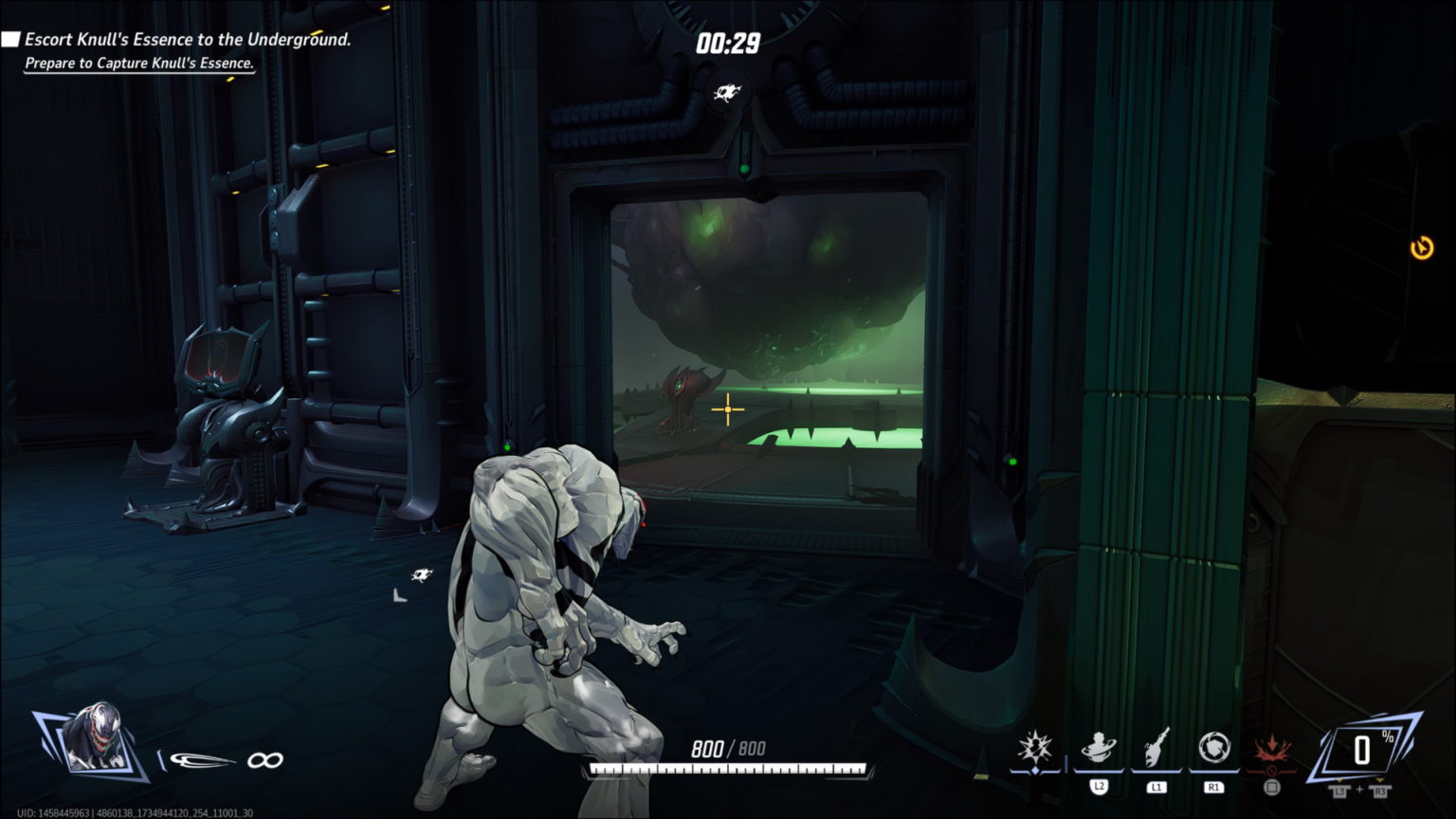
Task: Activate the ultimate charge percent gauge
Action: [1363, 750]
